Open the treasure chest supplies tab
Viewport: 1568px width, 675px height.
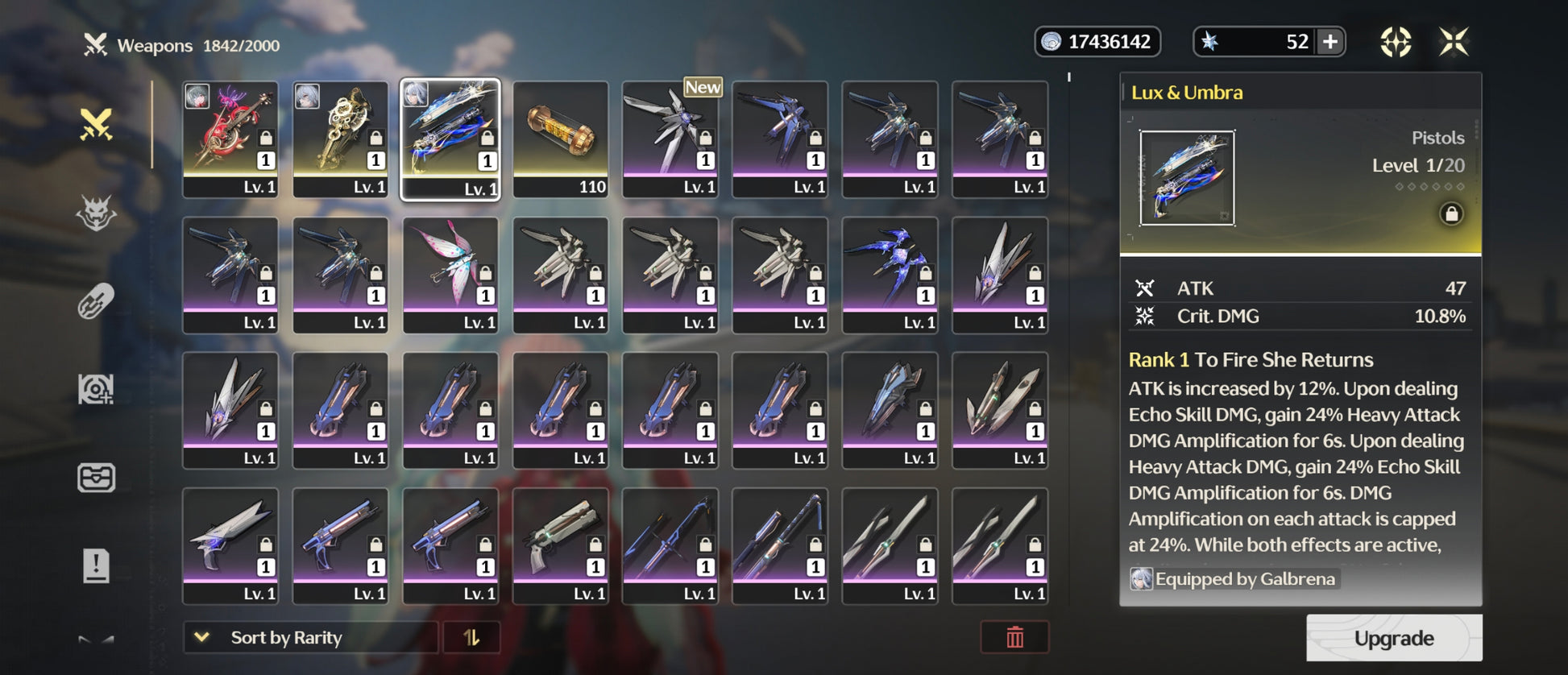(96, 478)
